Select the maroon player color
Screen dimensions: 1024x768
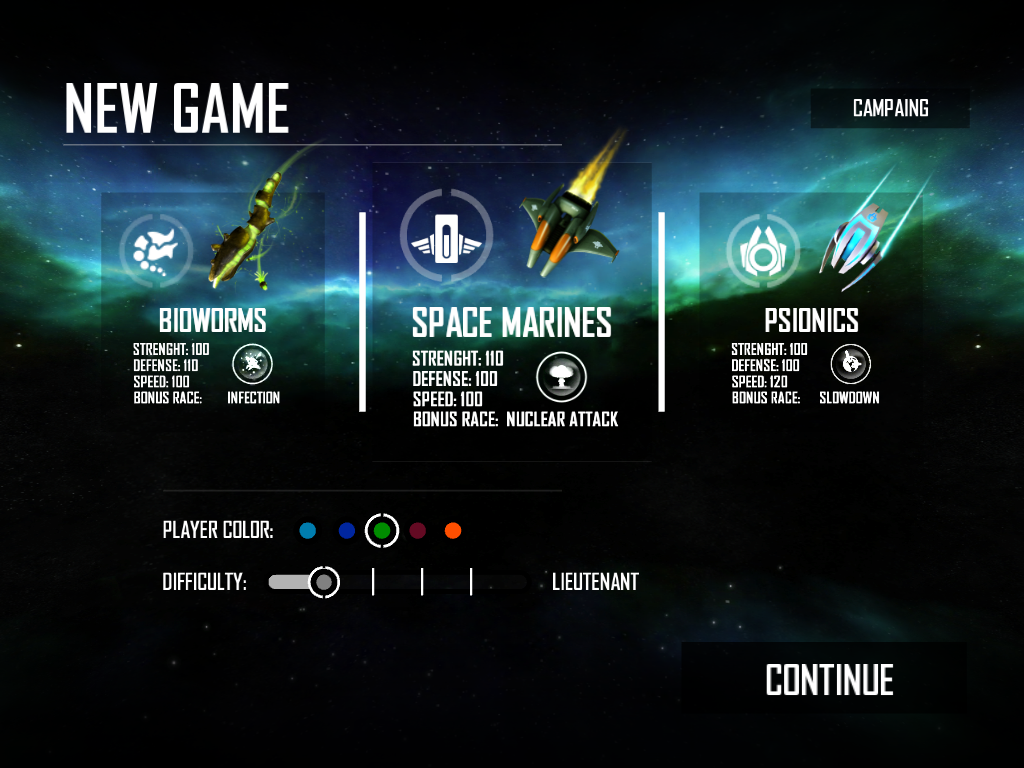(418, 531)
